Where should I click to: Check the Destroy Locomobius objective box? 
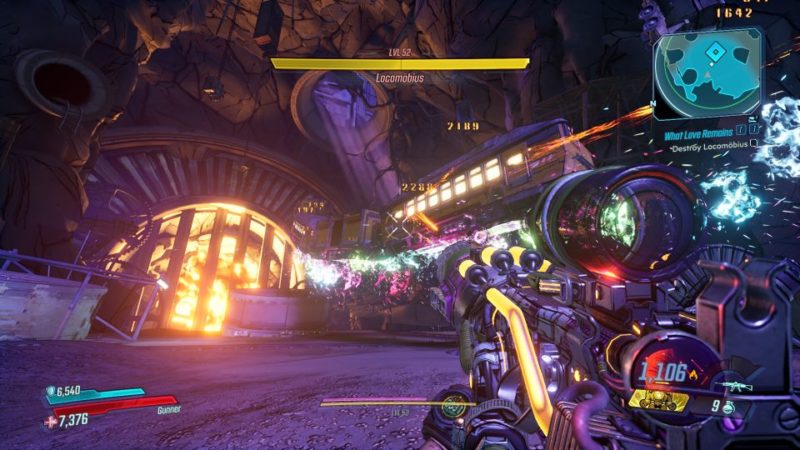(753, 144)
